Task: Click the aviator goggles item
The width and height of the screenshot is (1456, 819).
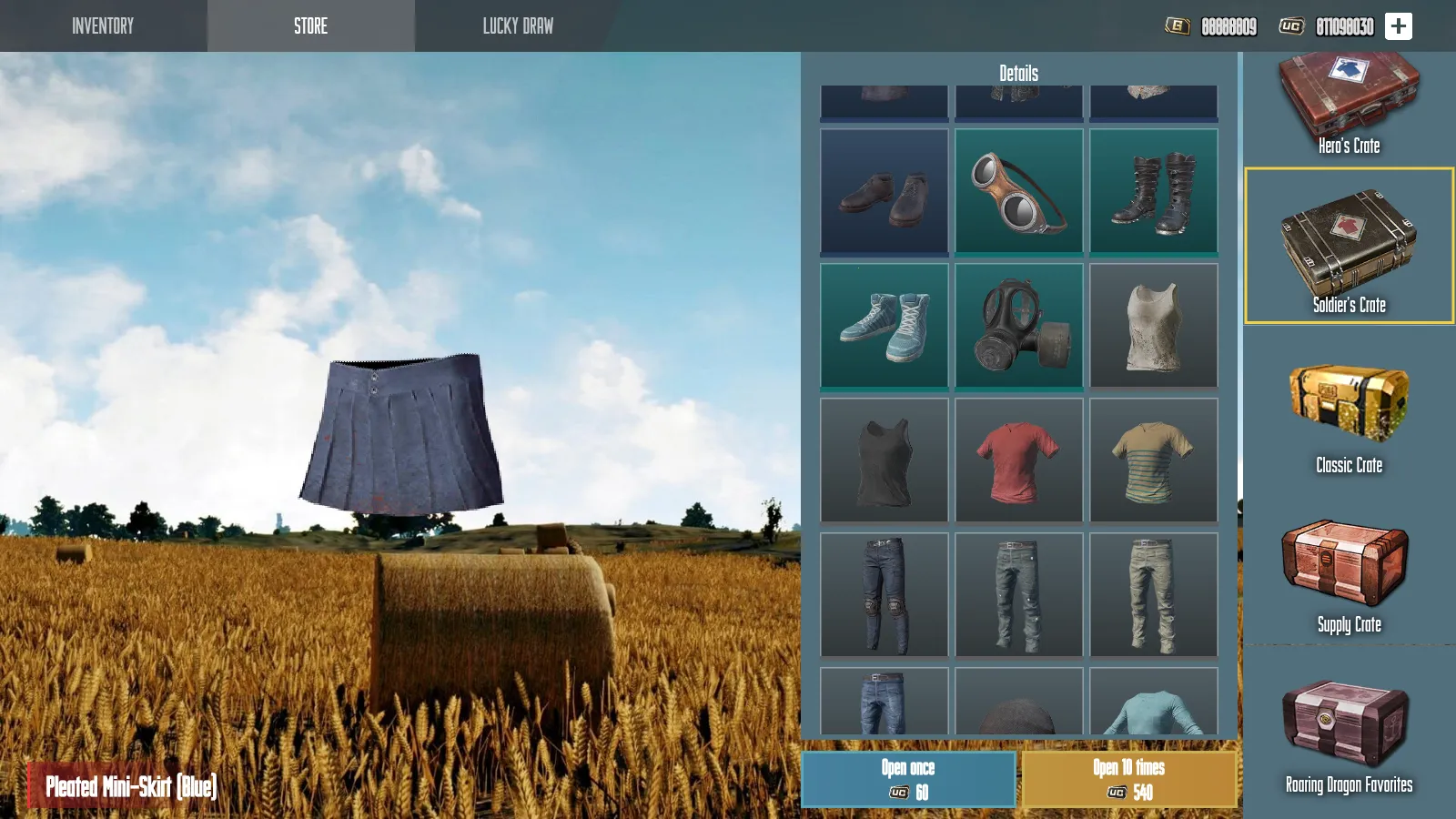Action: tap(1018, 192)
